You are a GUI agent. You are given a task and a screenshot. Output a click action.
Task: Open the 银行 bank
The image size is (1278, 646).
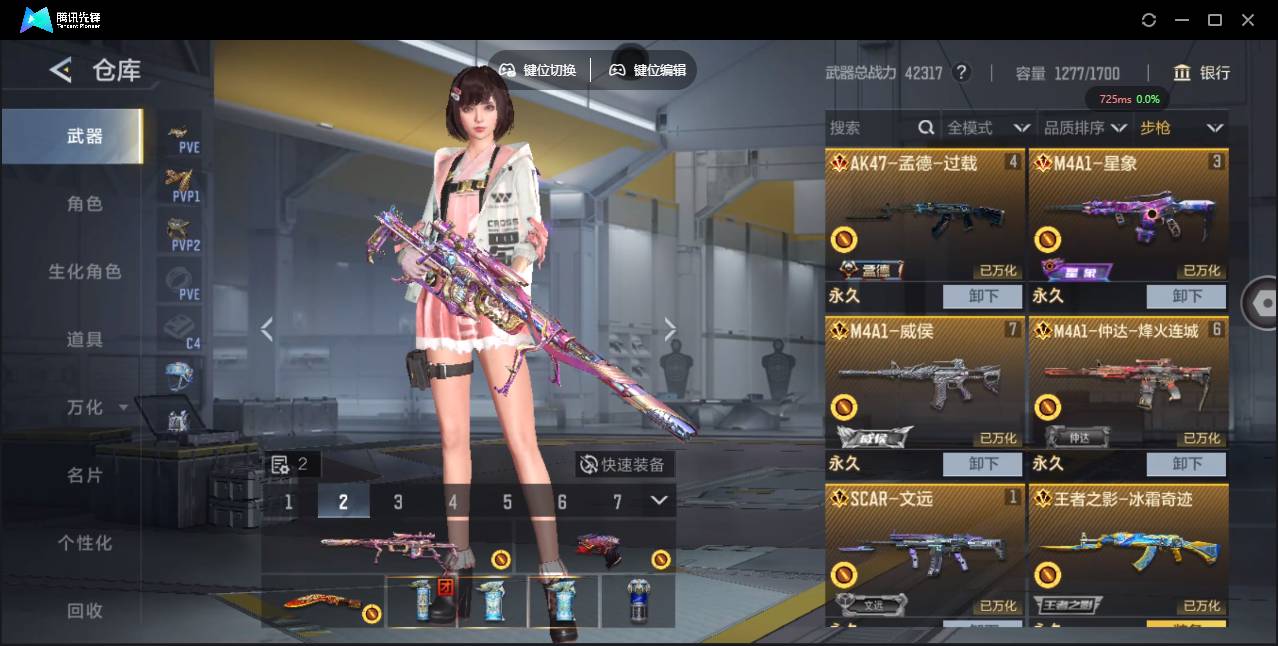(1203, 73)
